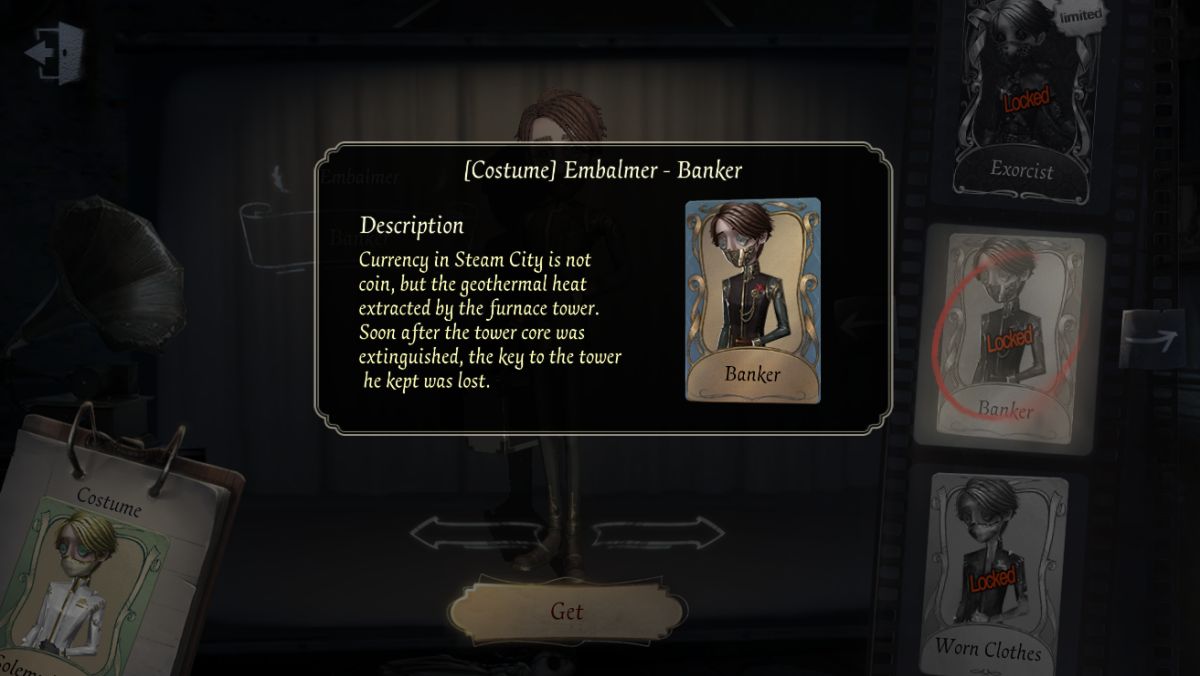Click the Get button
Image resolution: width=1200 pixels, height=676 pixels.
coord(567,611)
